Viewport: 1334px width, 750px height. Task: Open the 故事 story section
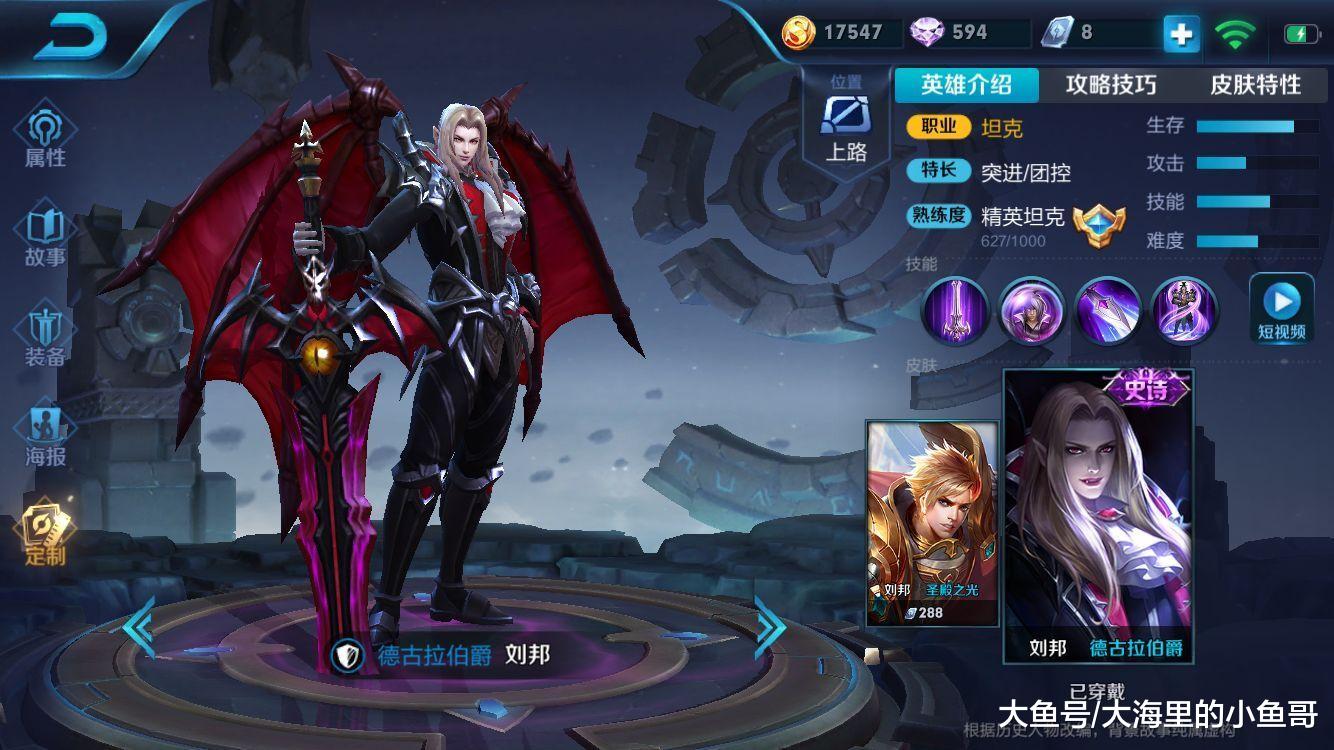click(x=45, y=238)
